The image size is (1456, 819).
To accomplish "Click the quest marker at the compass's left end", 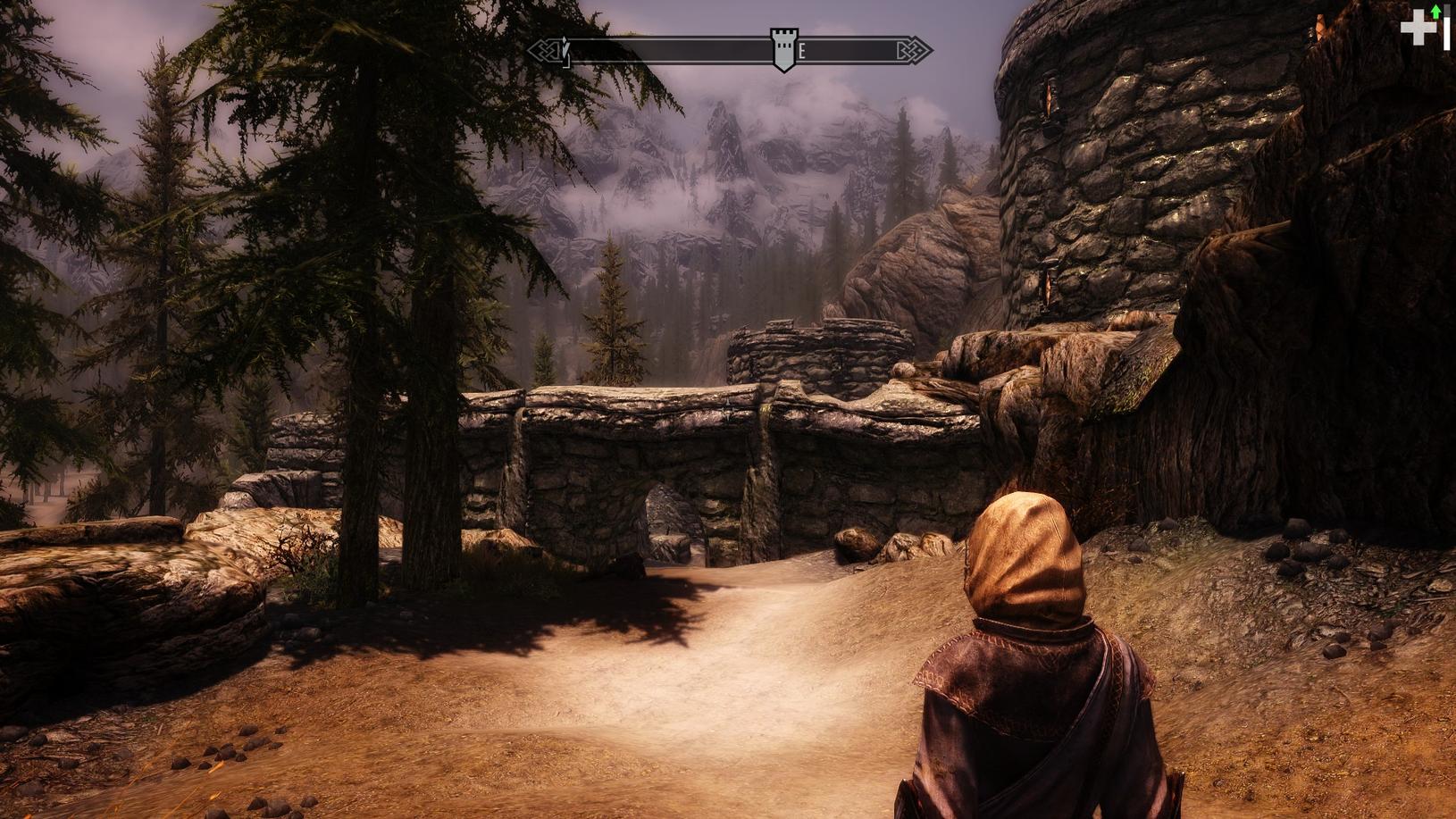I will 565,48.
